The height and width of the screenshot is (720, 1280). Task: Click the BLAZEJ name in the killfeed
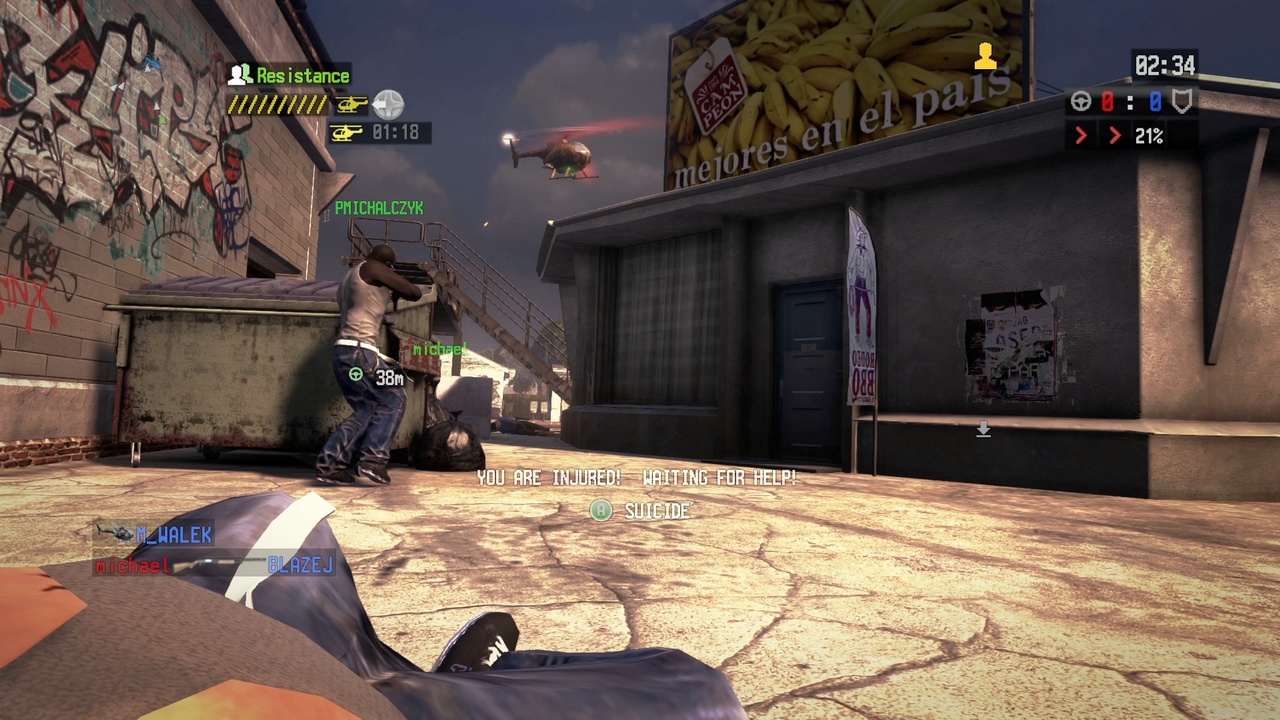[301, 566]
